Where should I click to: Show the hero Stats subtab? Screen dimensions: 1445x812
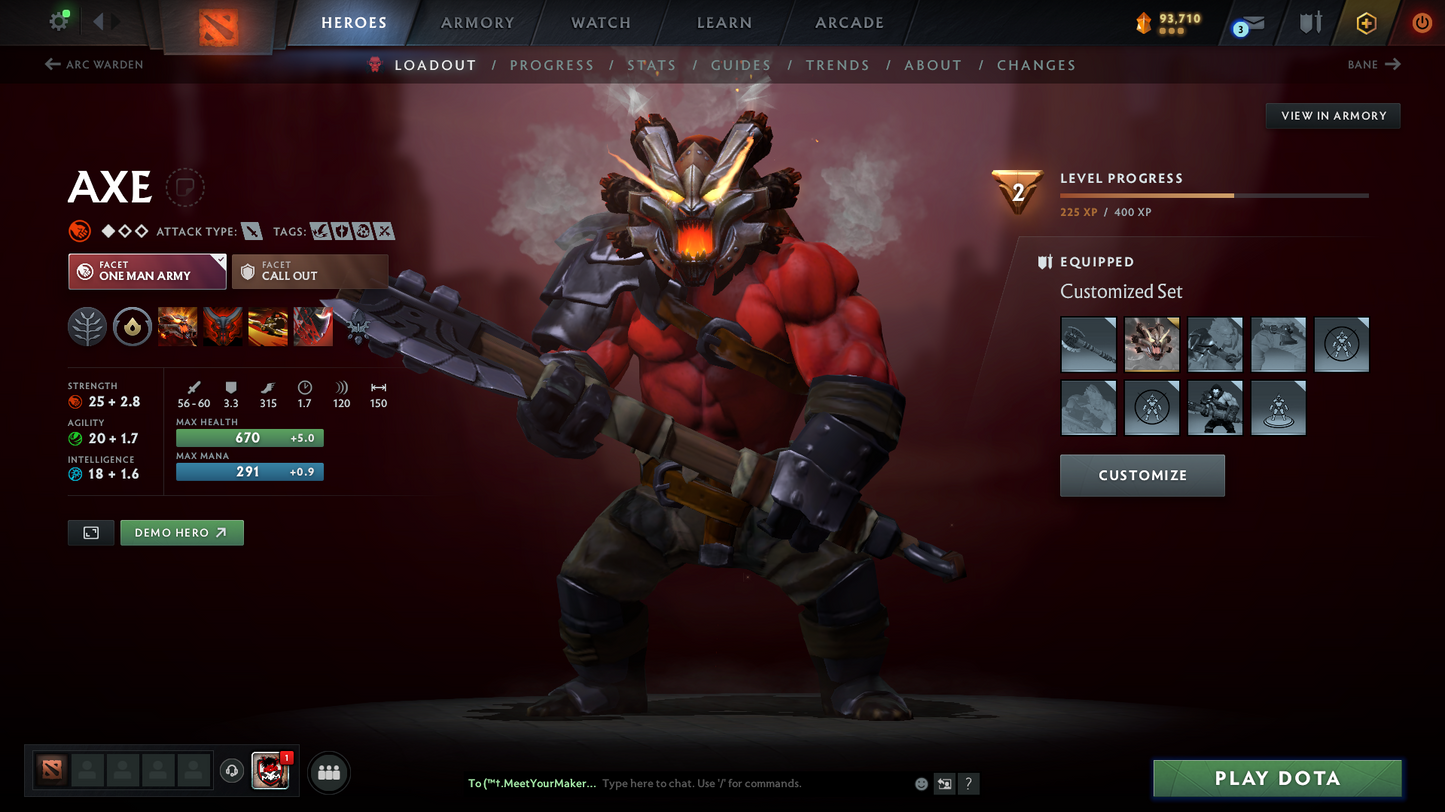[x=651, y=65]
